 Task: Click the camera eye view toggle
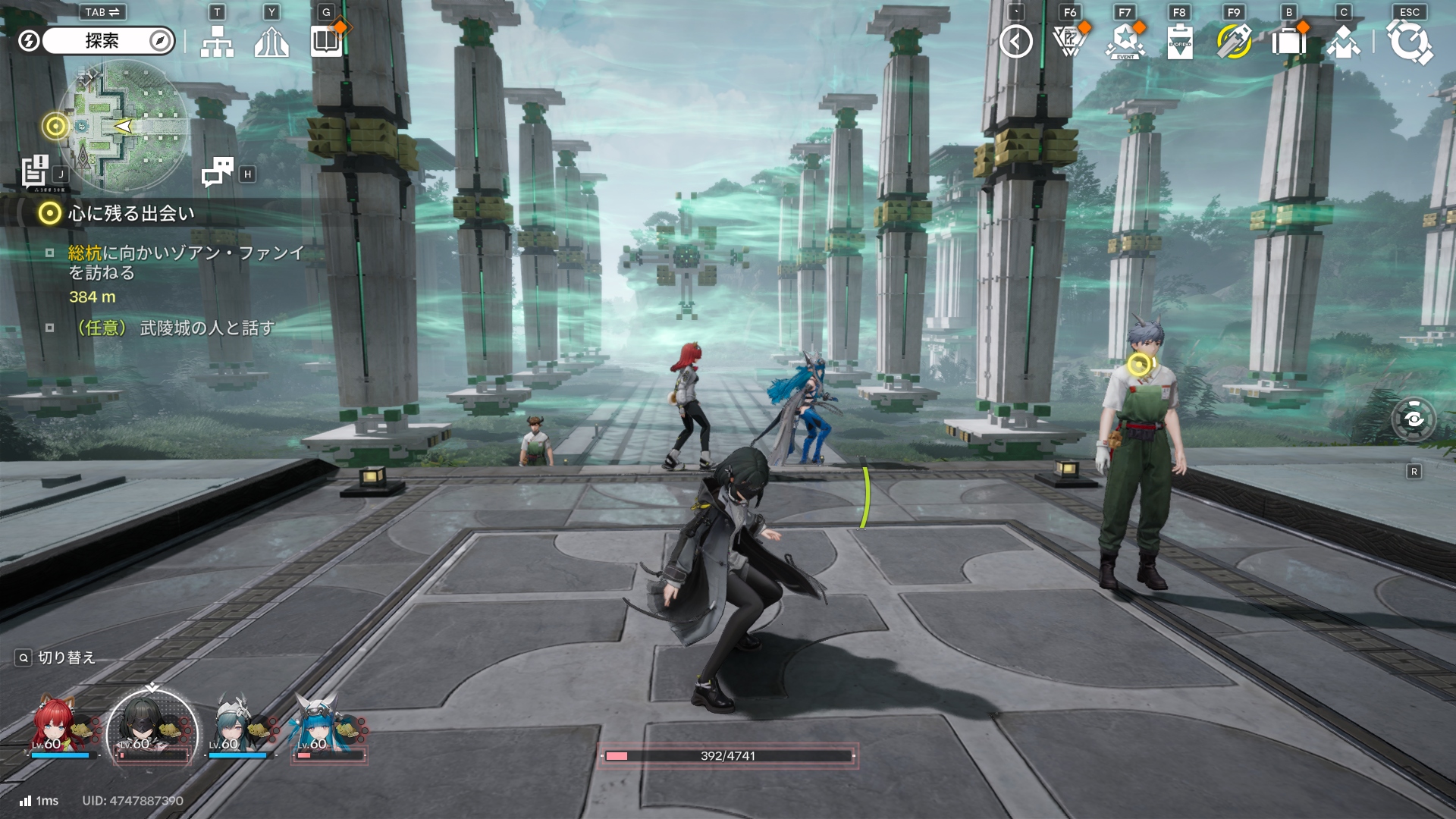tap(1414, 419)
